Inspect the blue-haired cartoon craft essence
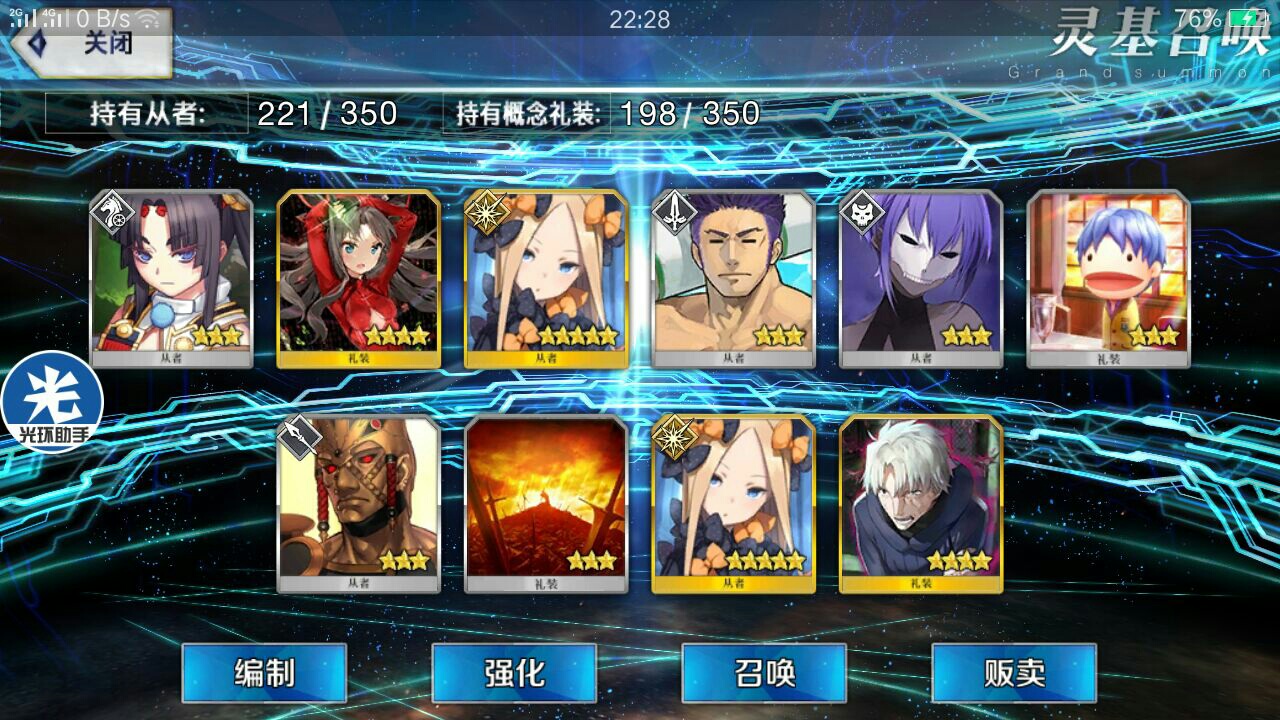1280x720 pixels. (1108, 278)
